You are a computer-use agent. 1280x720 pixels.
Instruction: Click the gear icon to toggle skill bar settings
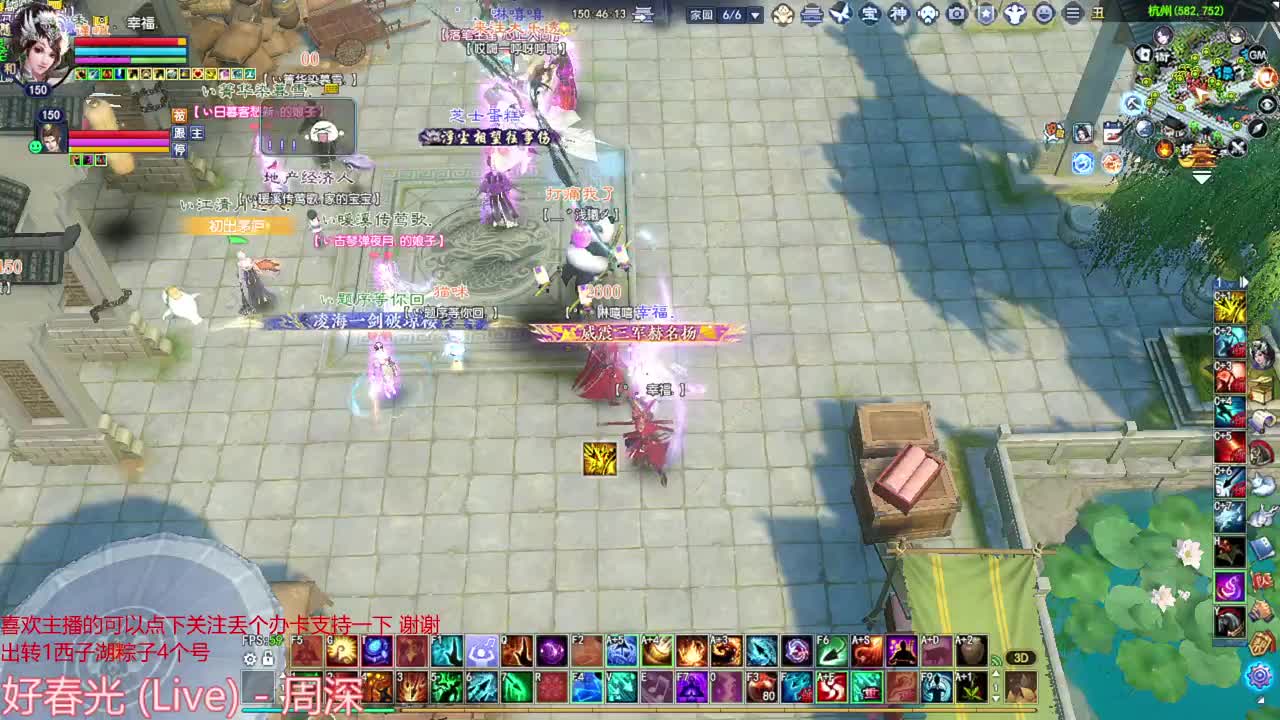coord(250,659)
